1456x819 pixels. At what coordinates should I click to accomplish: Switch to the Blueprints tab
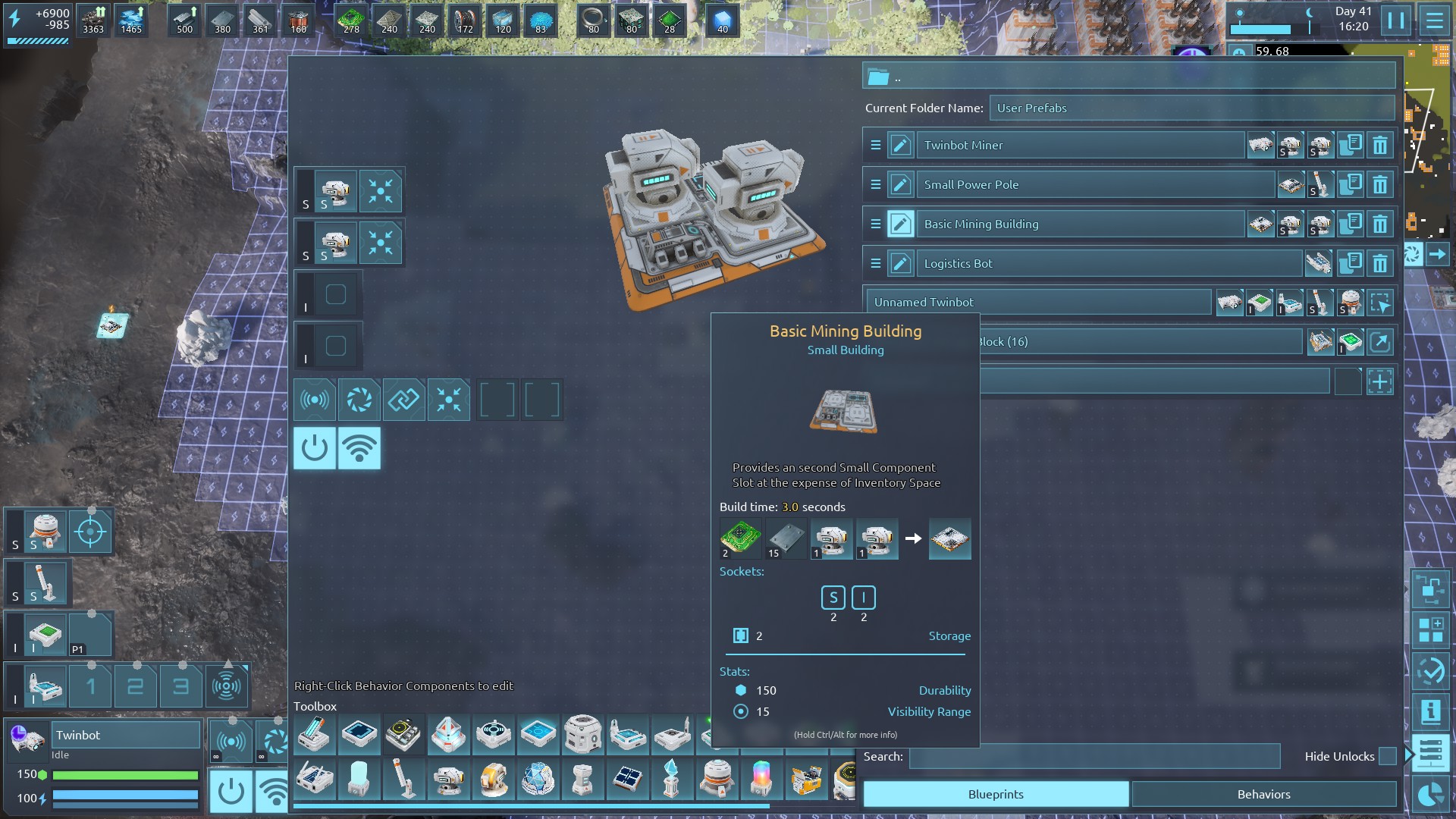tap(995, 794)
